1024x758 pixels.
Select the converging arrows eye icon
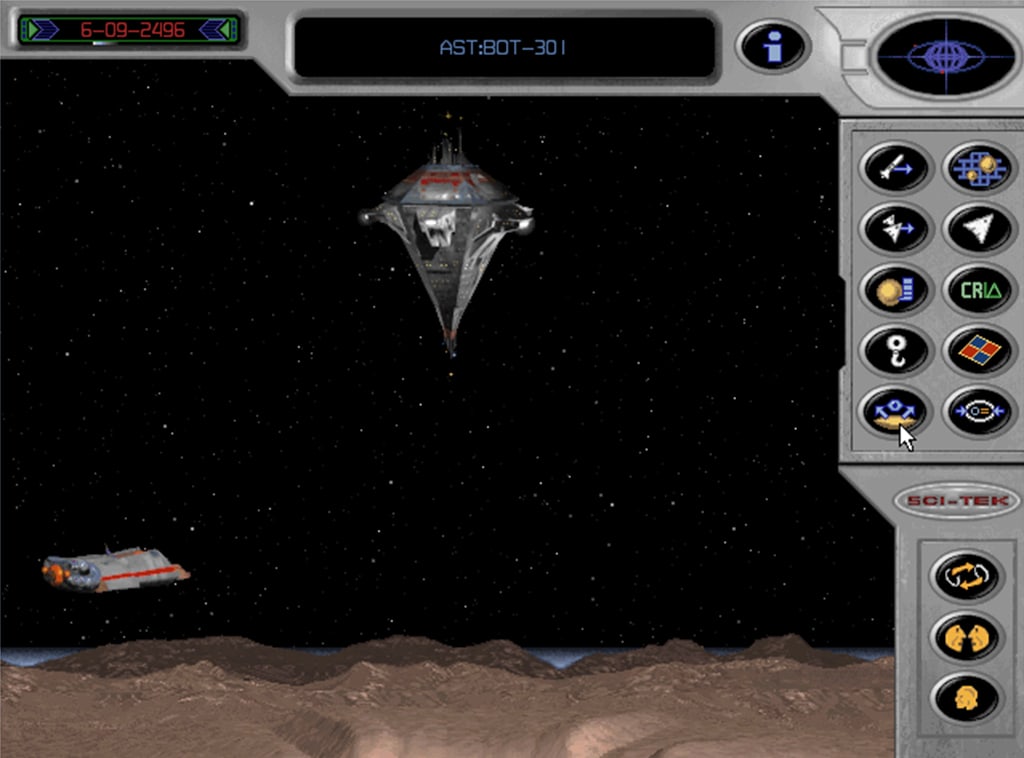[x=979, y=411]
